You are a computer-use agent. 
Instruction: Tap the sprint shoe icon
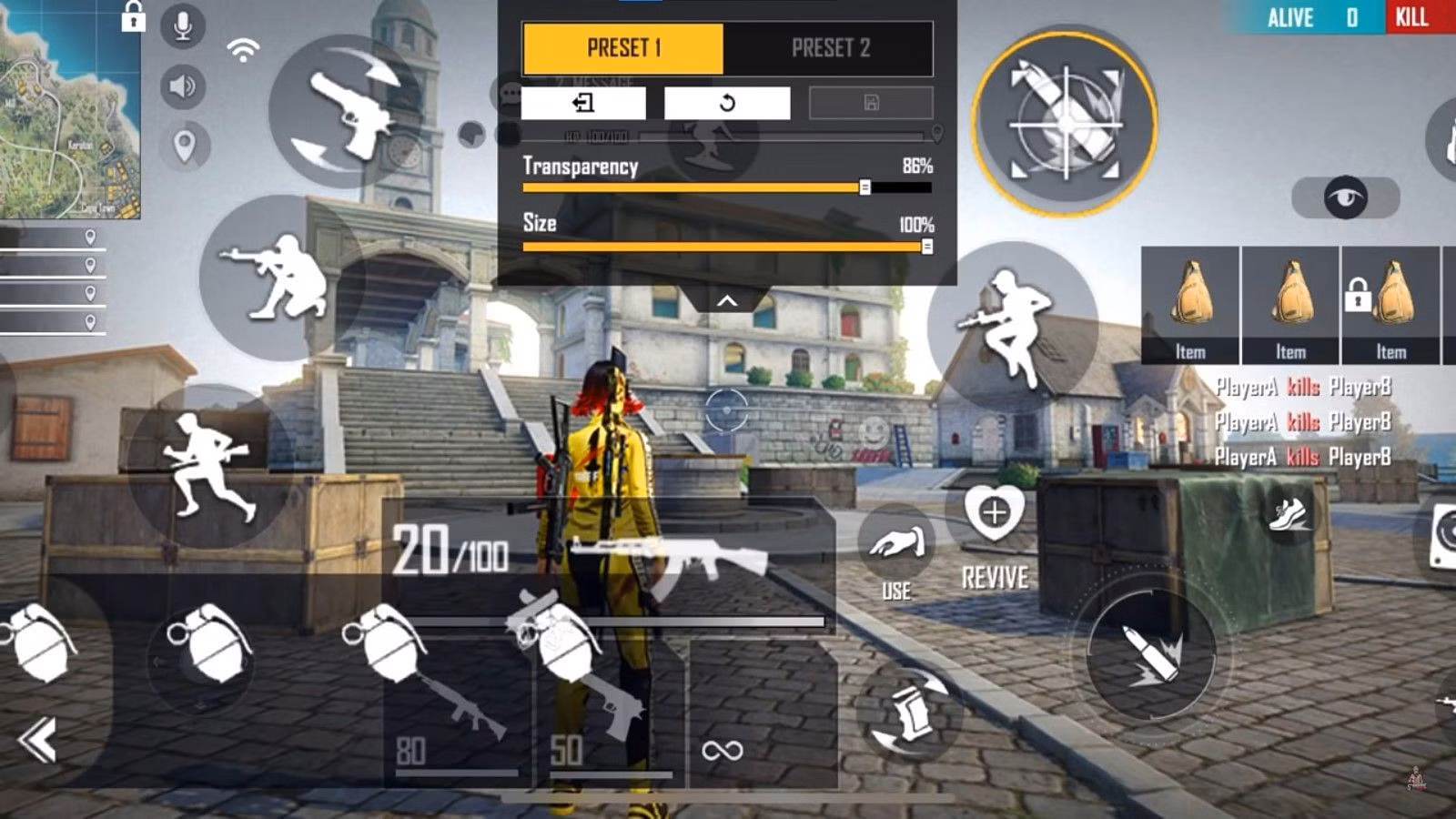[1289, 516]
